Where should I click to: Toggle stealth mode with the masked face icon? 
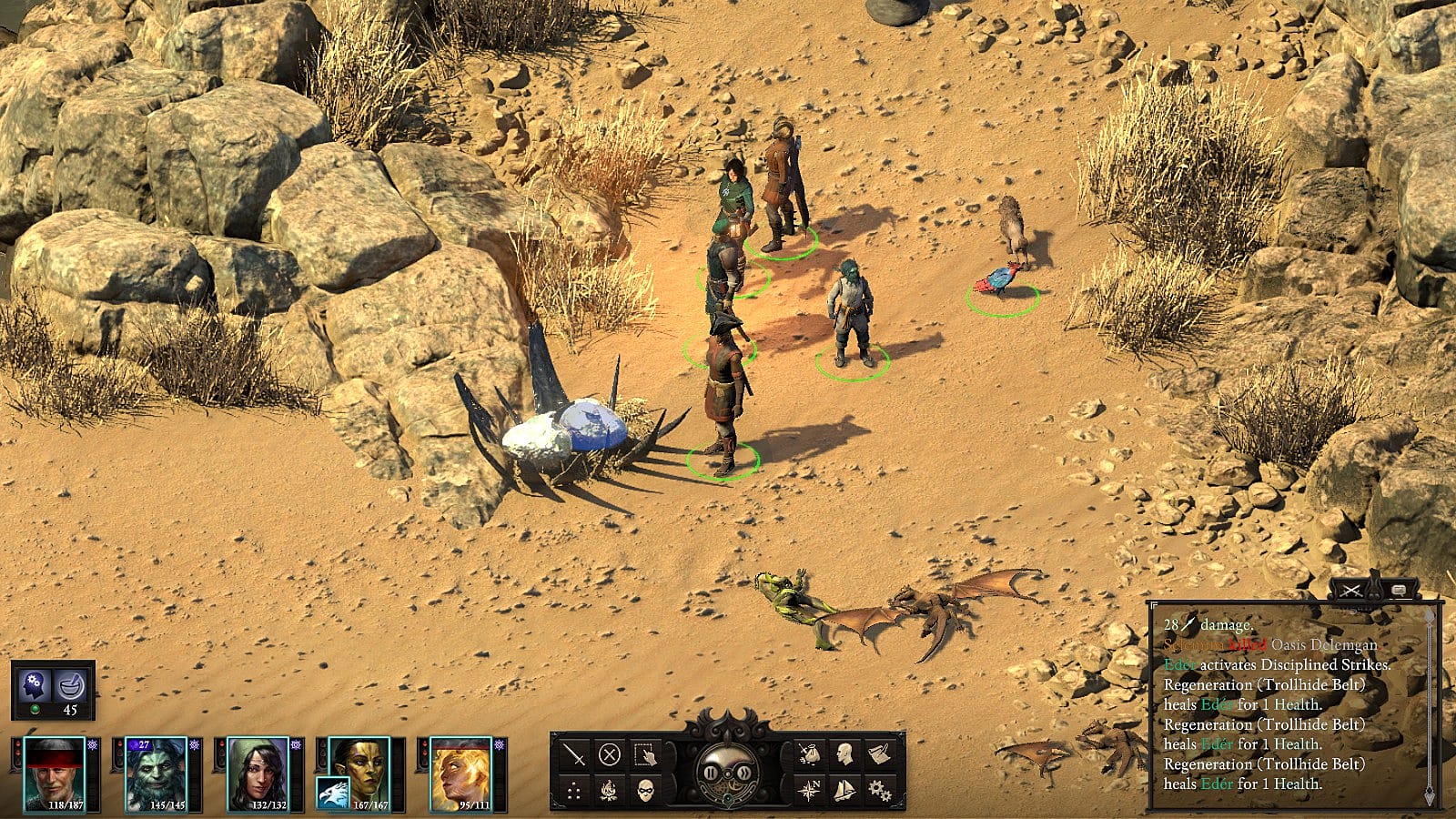point(645,790)
